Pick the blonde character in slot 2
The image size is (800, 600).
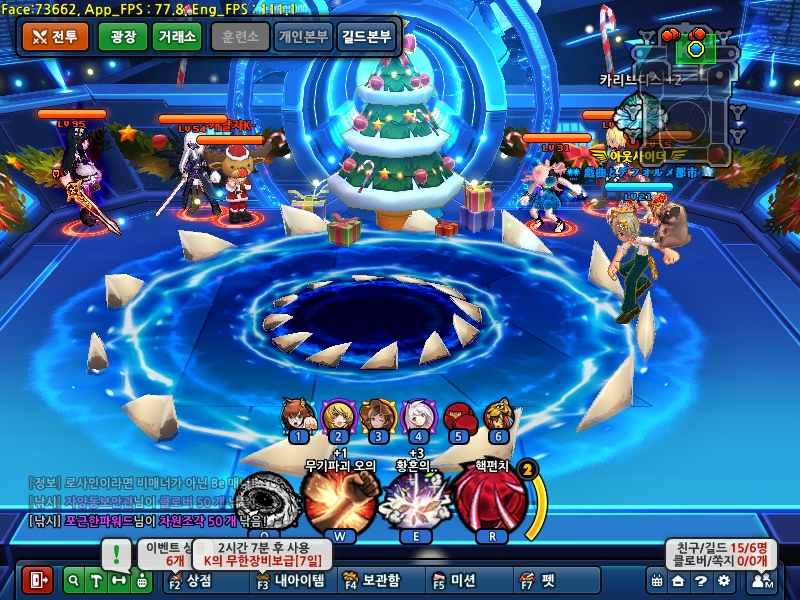(x=338, y=416)
